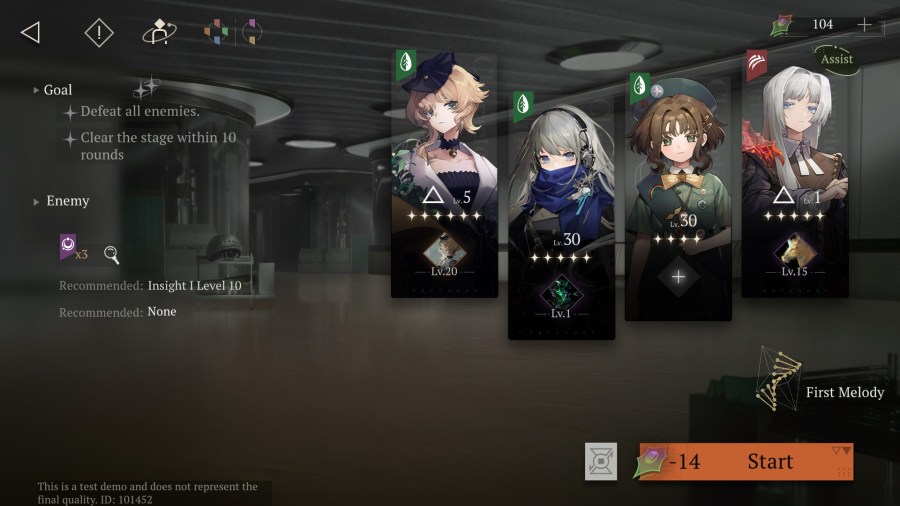Open the team formation swap icon

click(x=157, y=33)
